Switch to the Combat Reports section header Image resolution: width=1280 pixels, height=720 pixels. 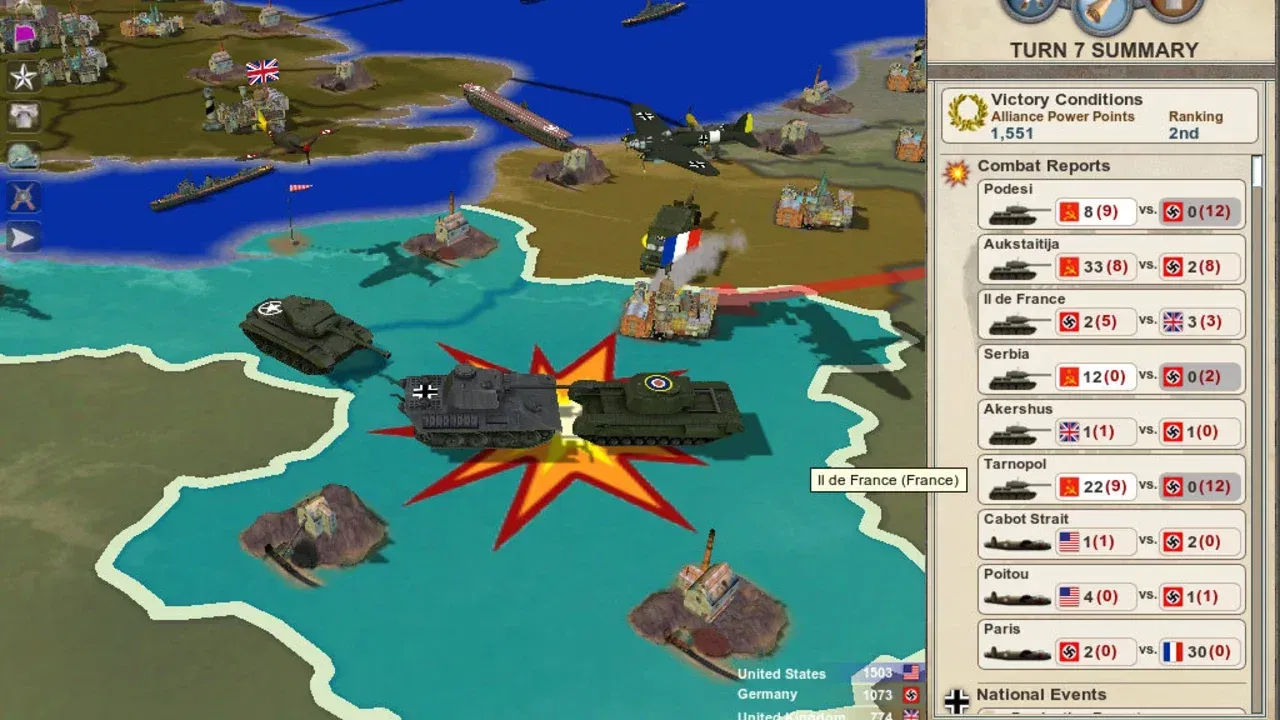[1043, 166]
